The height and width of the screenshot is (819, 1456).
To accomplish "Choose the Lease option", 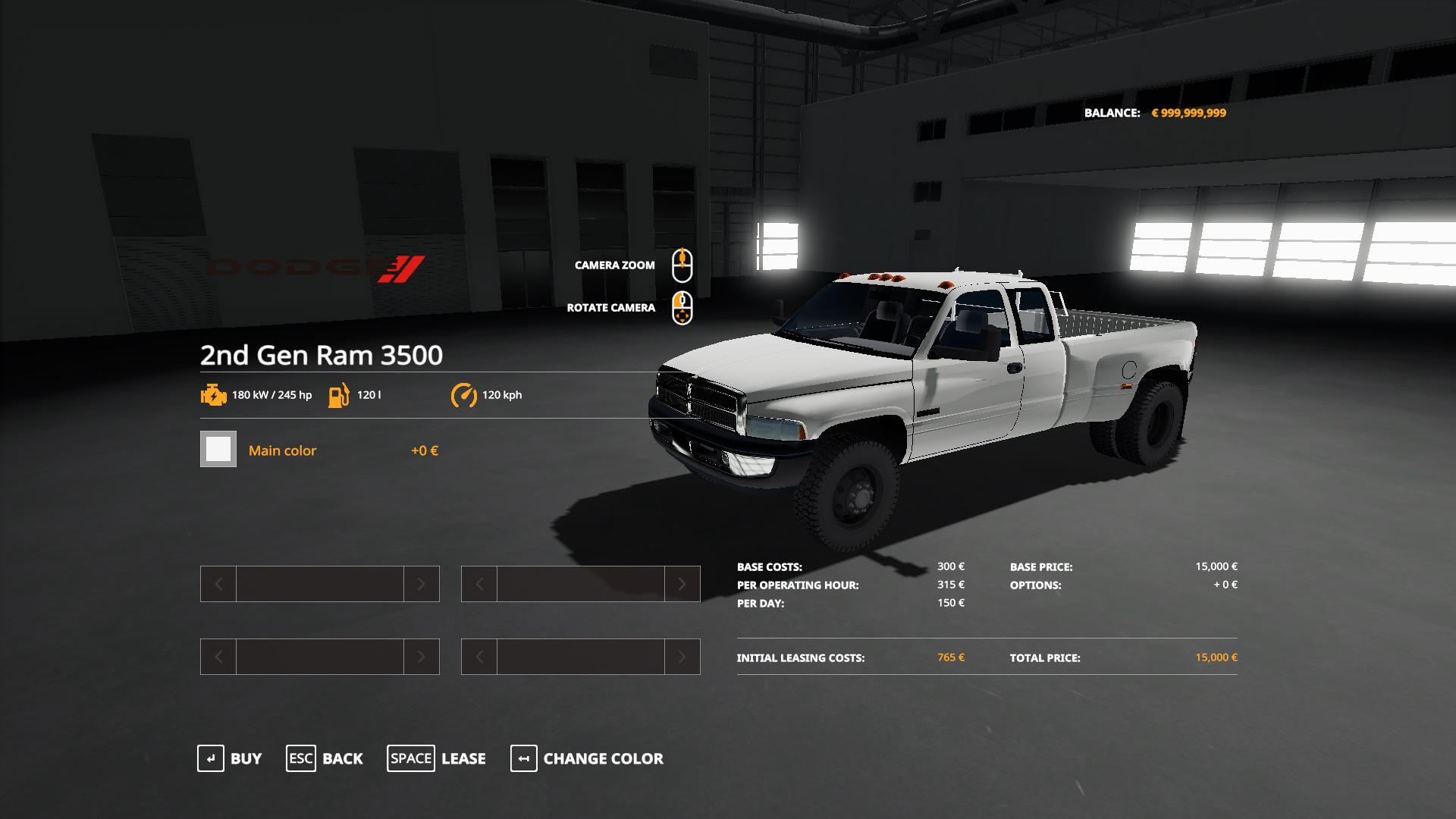I will click(437, 758).
